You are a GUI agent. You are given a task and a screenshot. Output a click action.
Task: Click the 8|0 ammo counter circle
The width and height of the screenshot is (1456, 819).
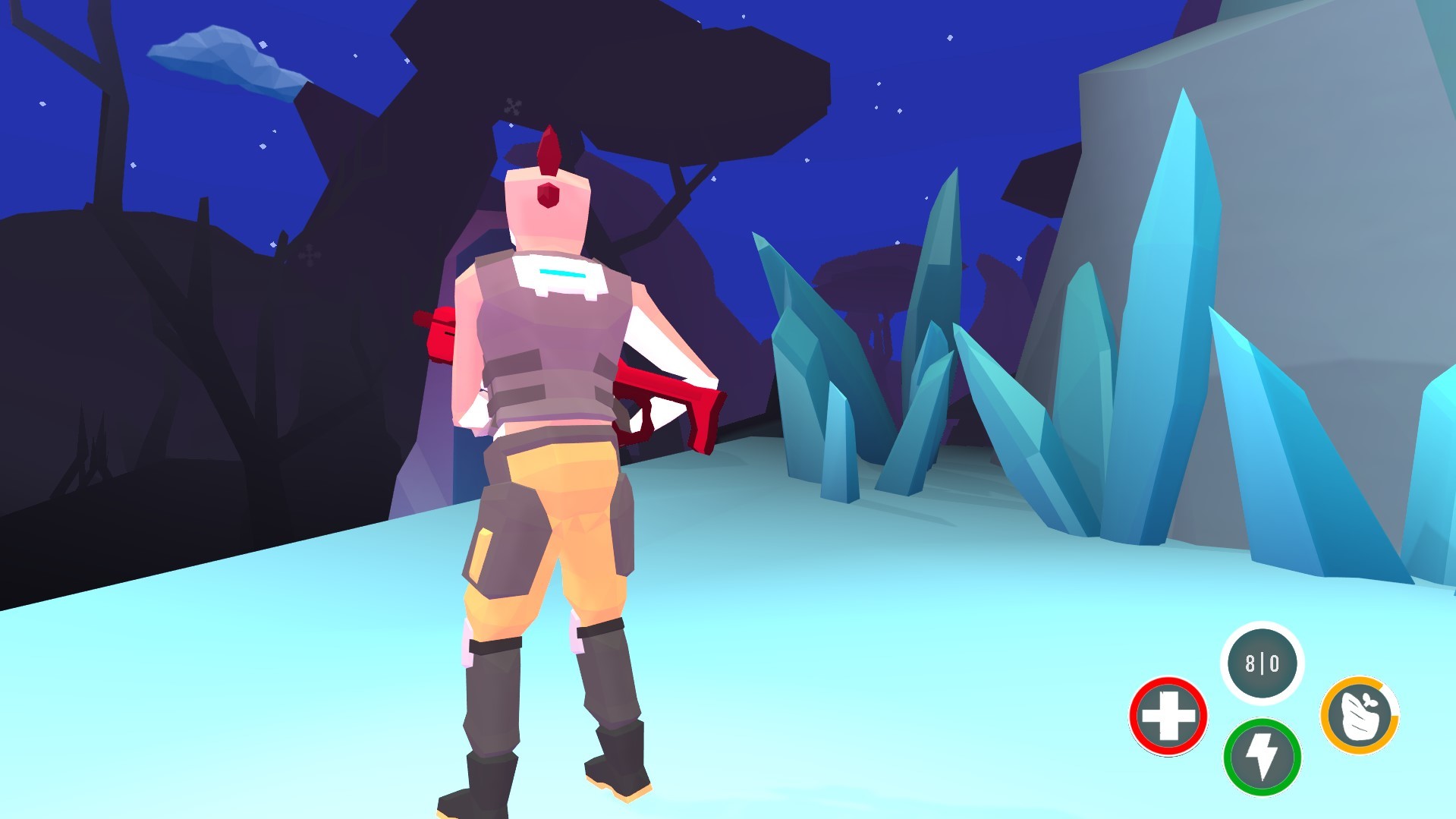coord(1262,664)
